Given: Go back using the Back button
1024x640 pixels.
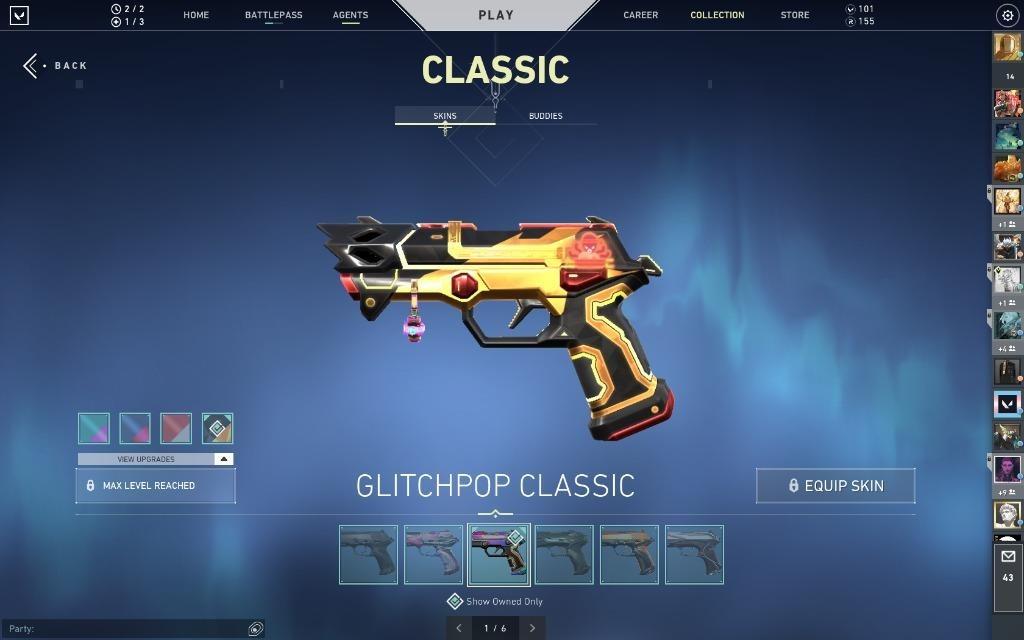Looking at the screenshot, I should (x=56, y=66).
